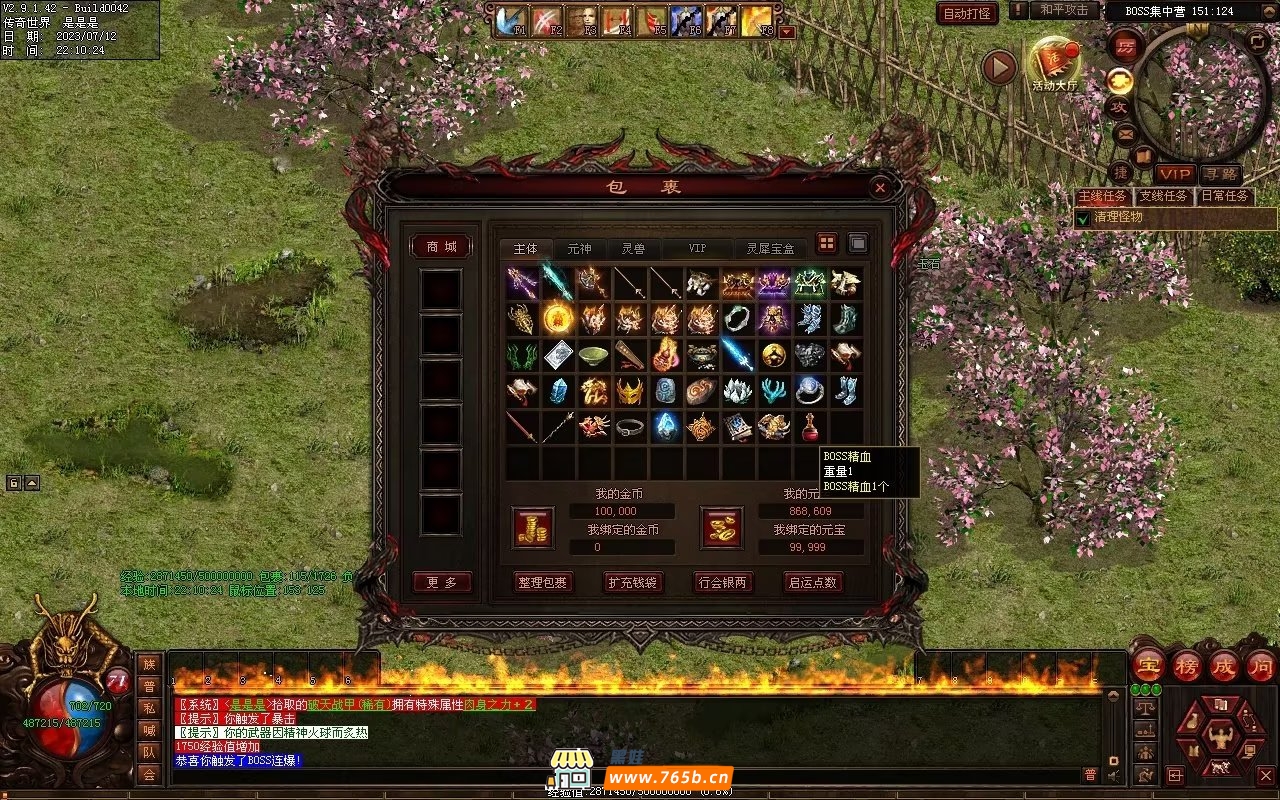Open the VIP bag tab
This screenshot has width=1280, height=800.
(696, 248)
